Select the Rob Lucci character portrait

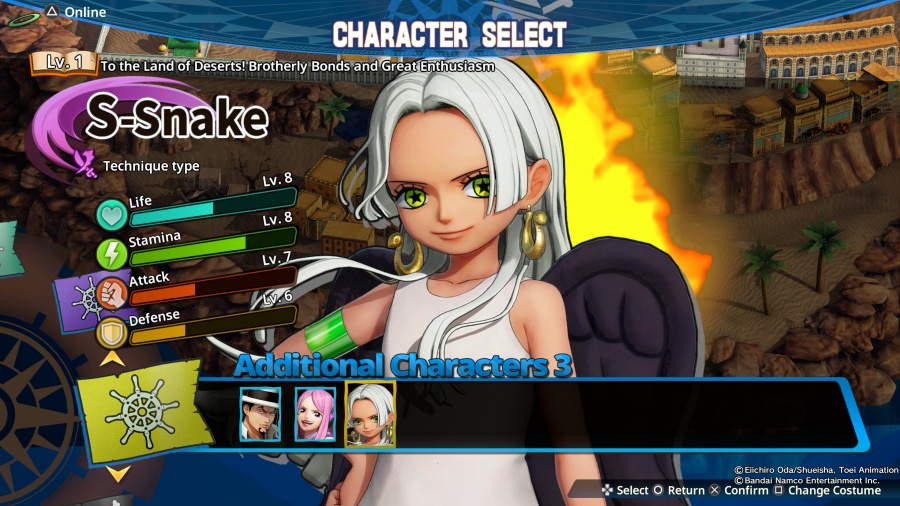(259, 414)
